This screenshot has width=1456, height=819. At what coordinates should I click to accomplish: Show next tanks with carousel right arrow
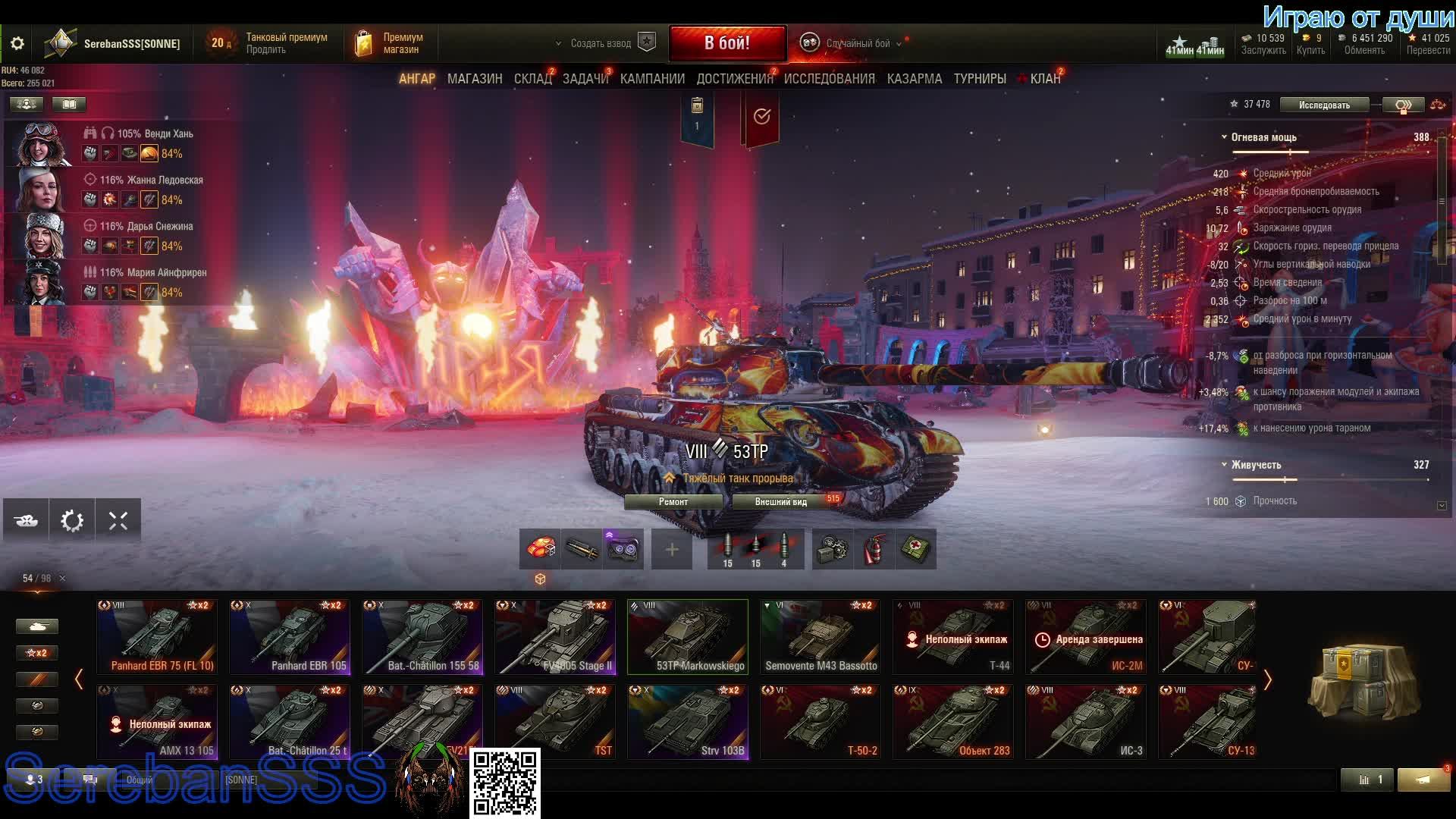pyautogui.click(x=1267, y=679)
